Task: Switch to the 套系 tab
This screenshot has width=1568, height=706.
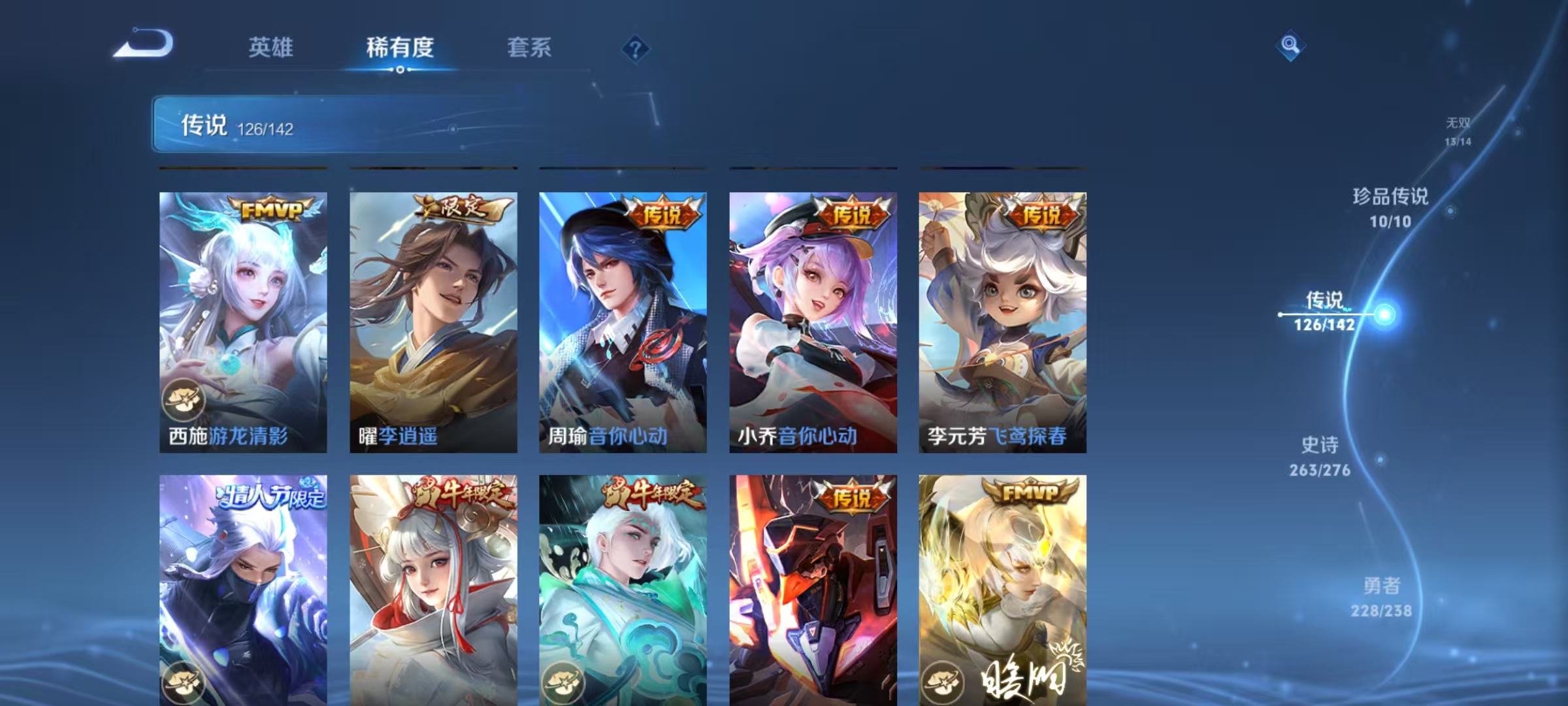Action: (529, 47)
